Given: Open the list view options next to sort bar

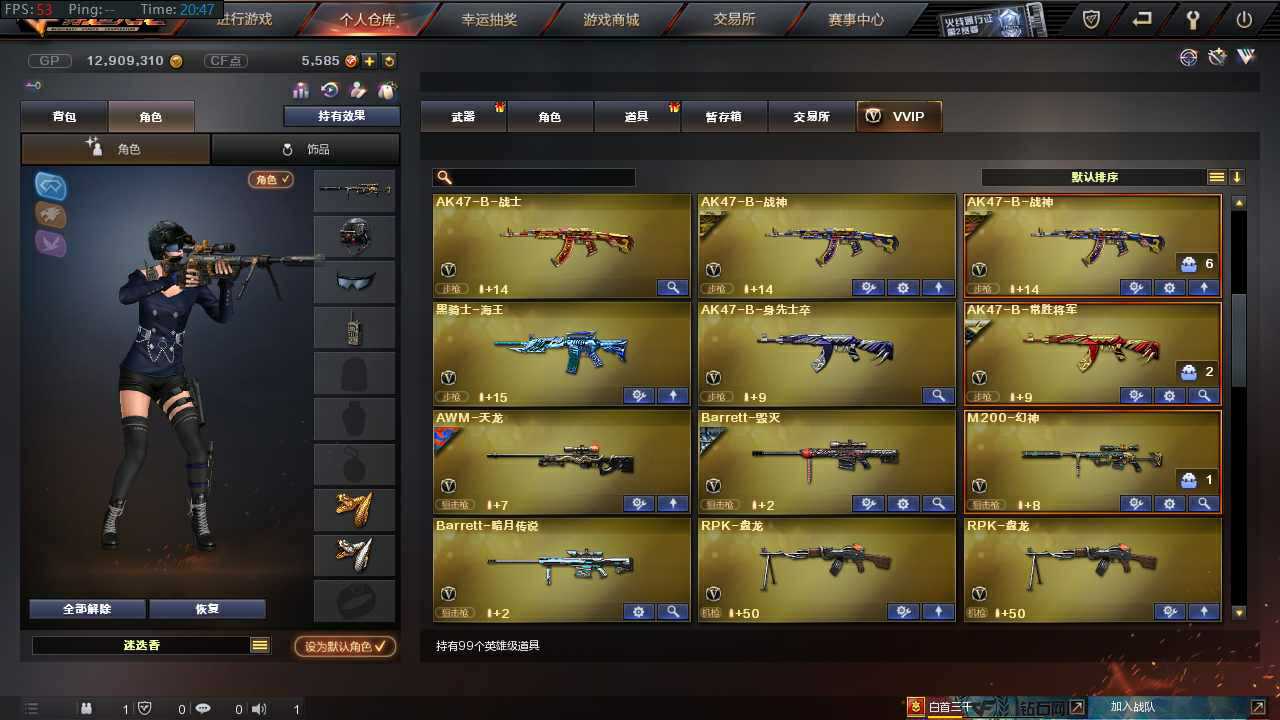Looking at the screenshot, I should [1216, 177].
